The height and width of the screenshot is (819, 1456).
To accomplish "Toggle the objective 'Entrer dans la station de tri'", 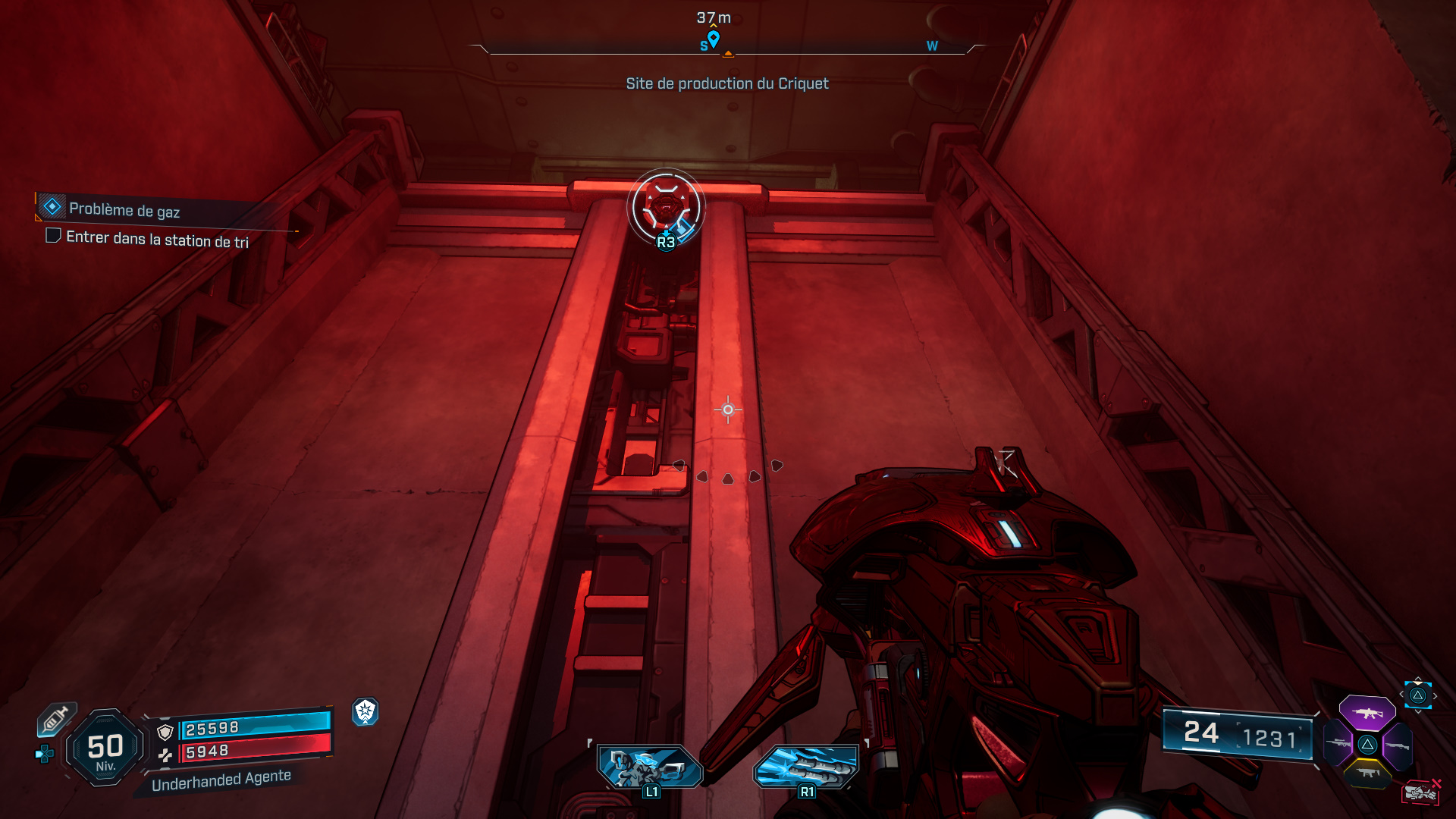I will (x=52, y=237).
